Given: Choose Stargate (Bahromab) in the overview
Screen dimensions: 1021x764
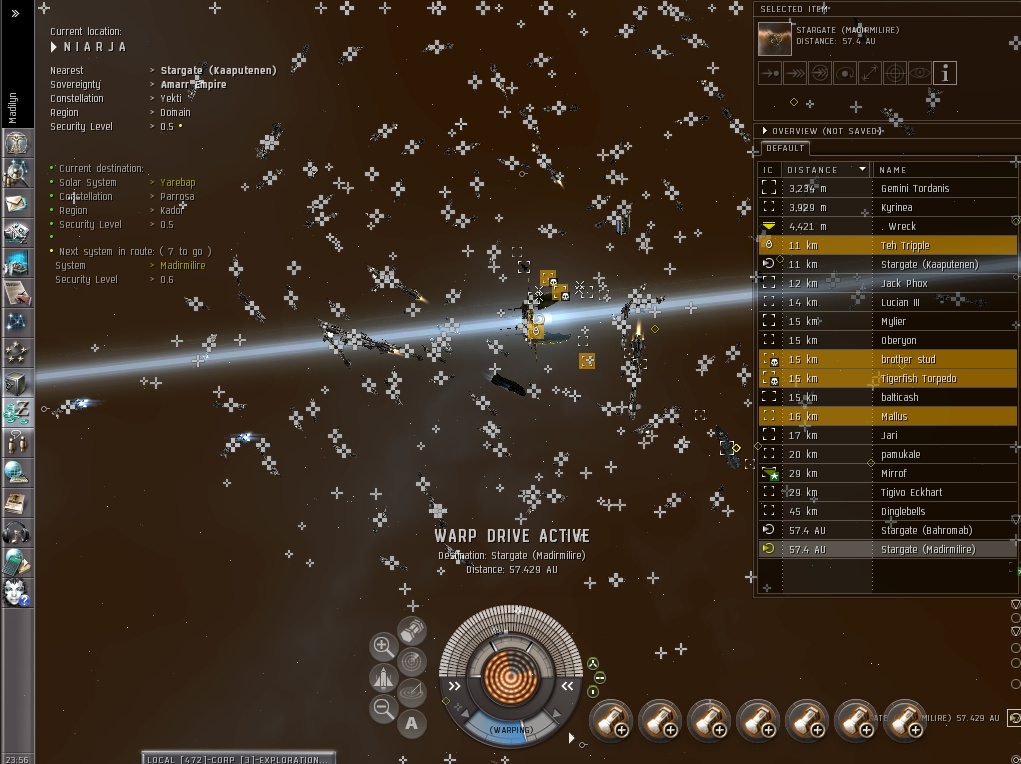Looking at the screenshot, I should click(926, 530).
